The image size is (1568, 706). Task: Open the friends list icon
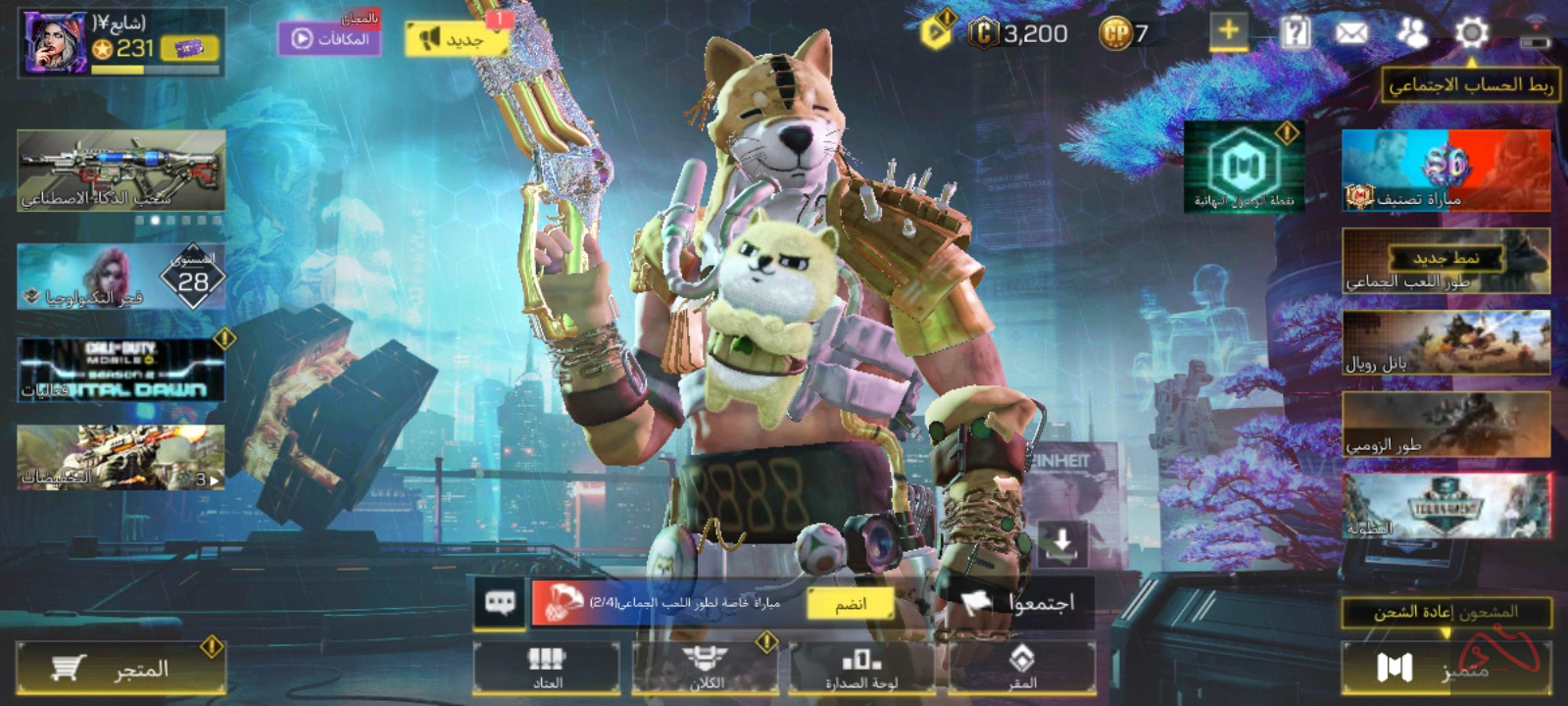tap(1411, 33)
